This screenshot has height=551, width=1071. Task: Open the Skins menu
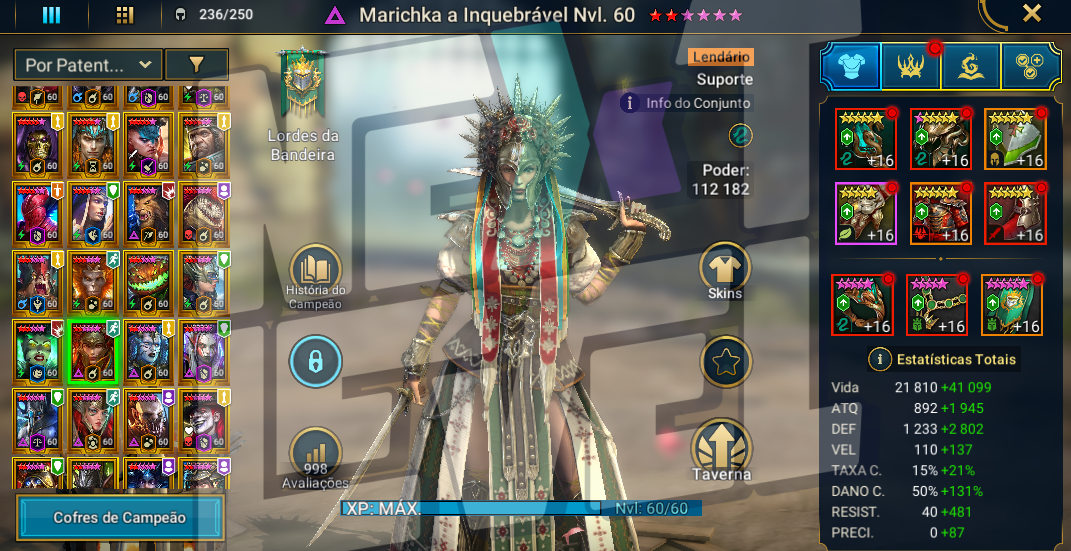coord(725,270)
